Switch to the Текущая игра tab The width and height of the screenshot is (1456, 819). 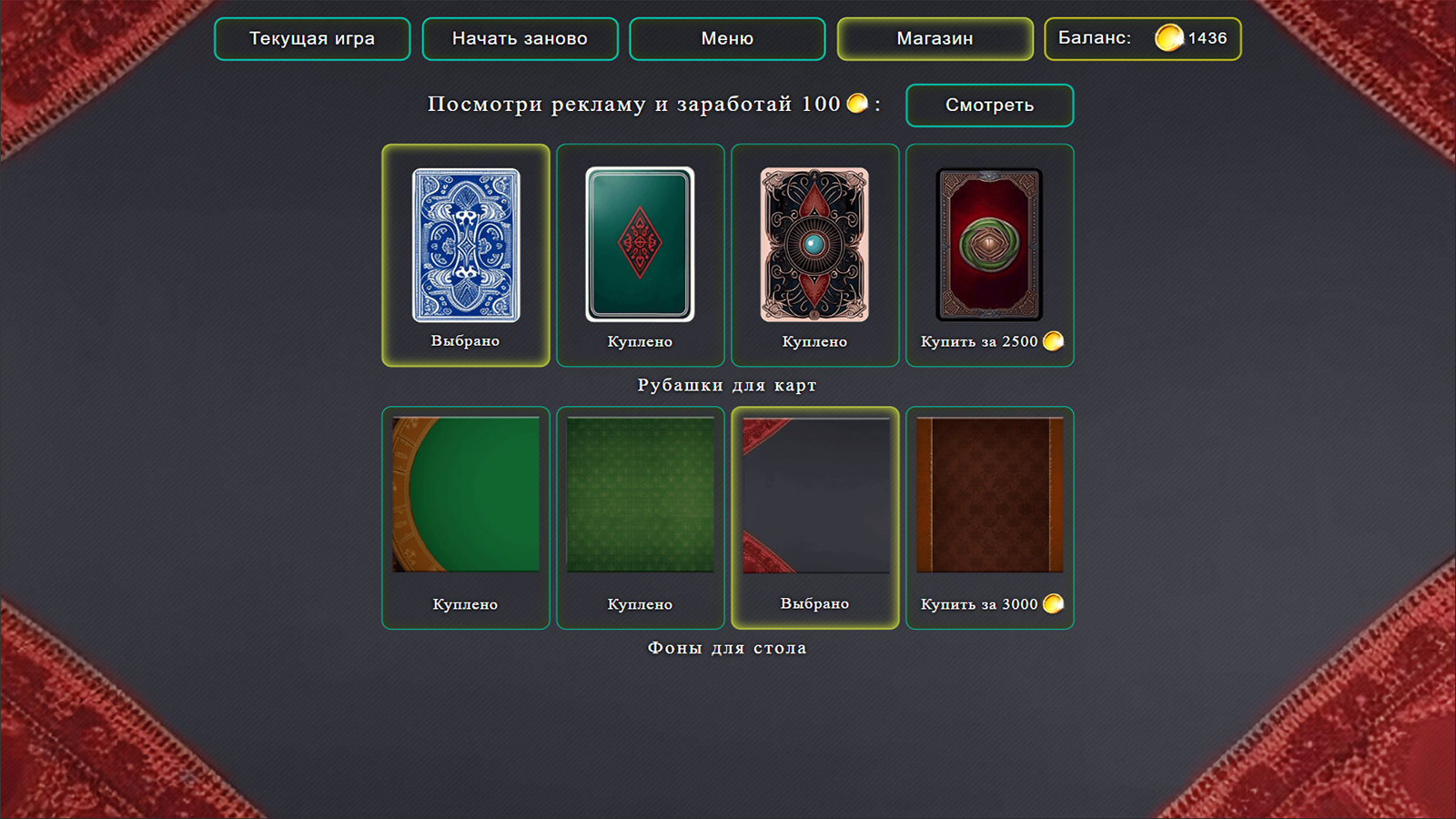311,38
